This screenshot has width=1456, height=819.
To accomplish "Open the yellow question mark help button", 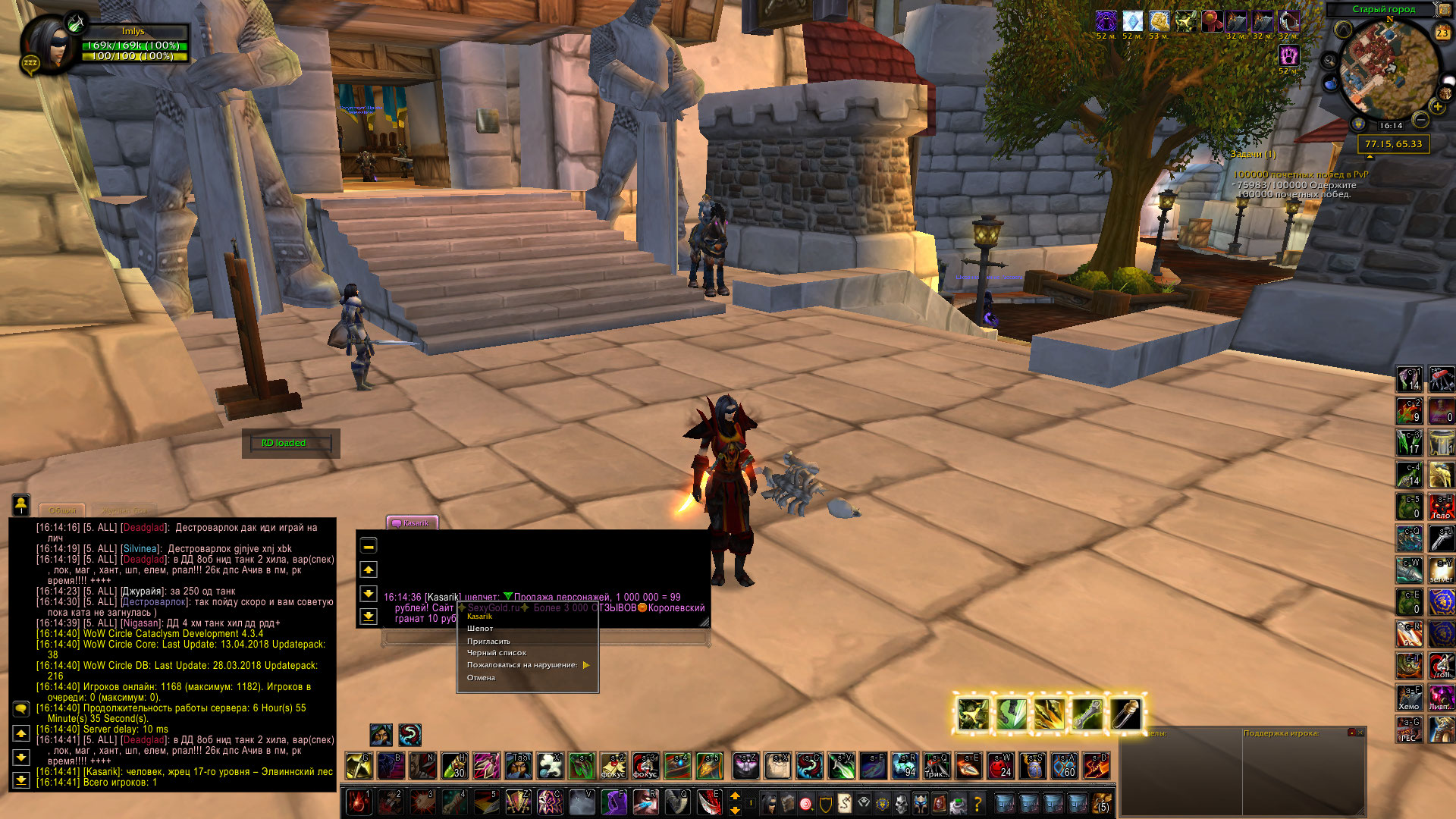I will click(x=977, y=802).
